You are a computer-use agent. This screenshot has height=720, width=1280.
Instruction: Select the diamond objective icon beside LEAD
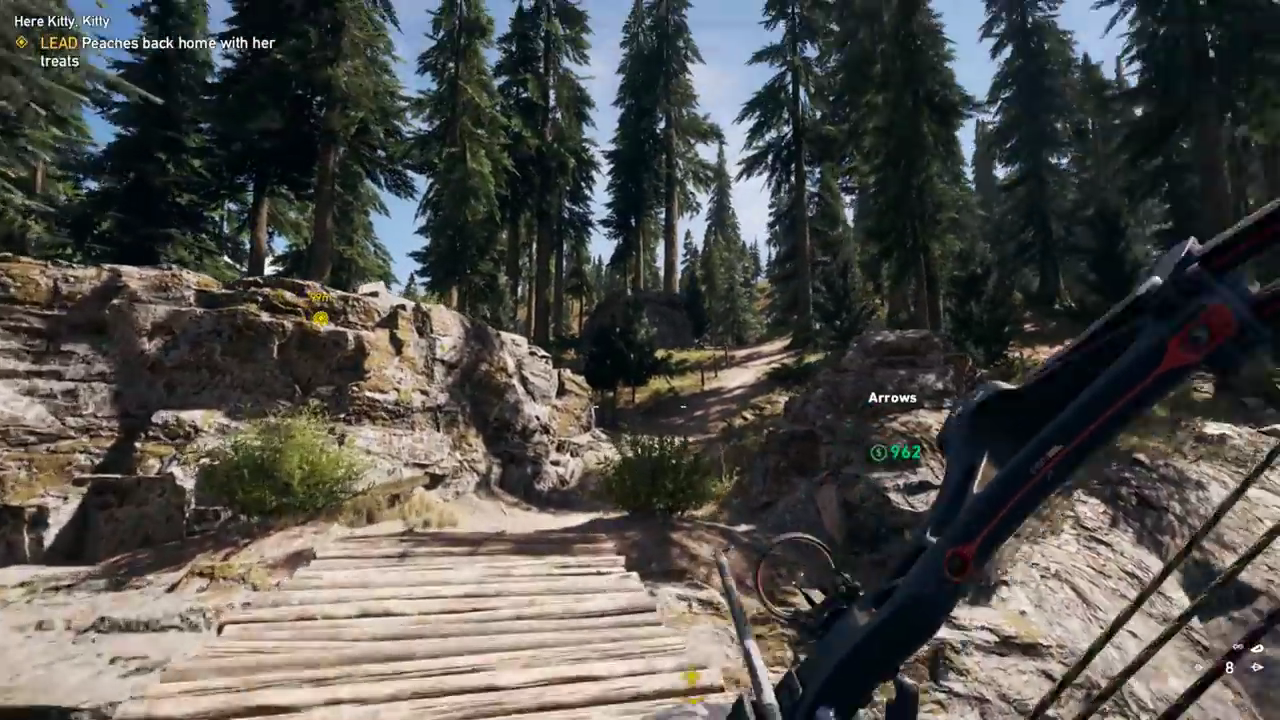(21, 42)
